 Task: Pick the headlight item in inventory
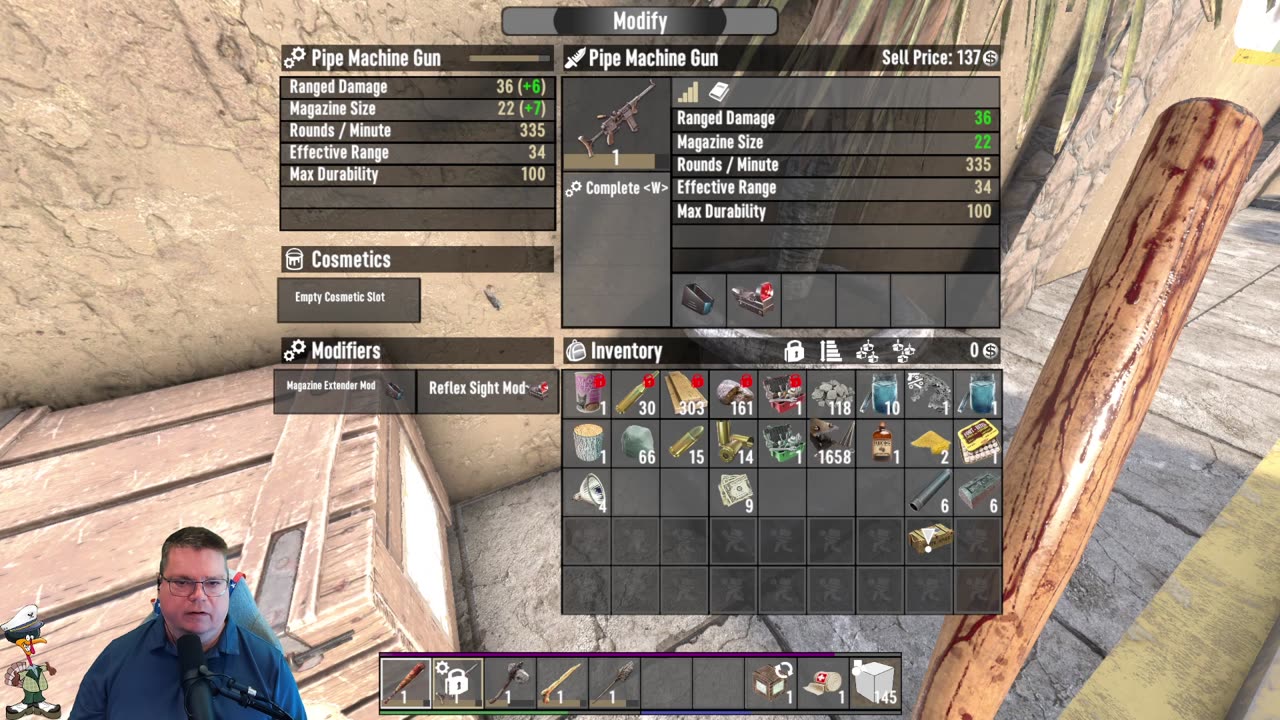coord(587,491)
